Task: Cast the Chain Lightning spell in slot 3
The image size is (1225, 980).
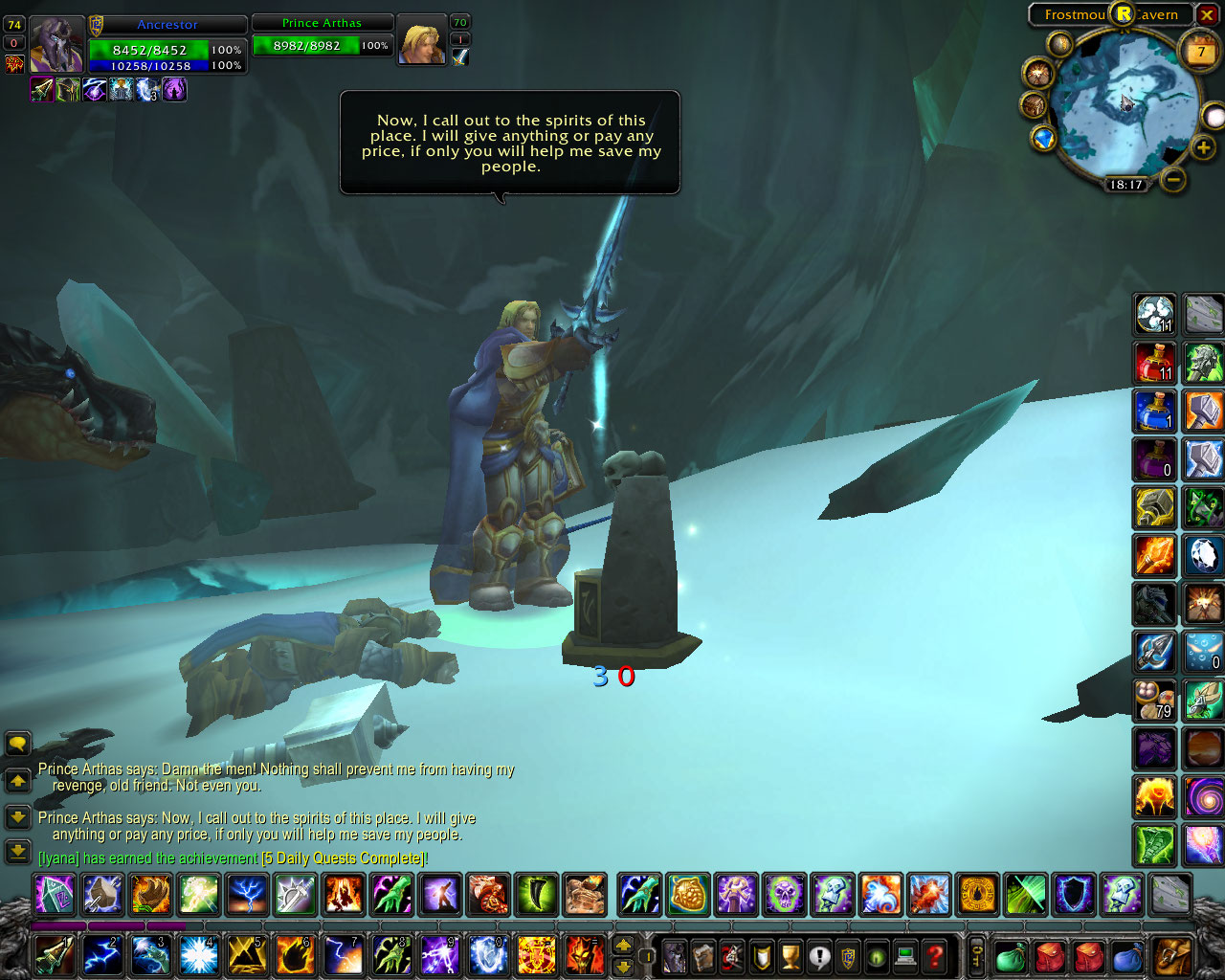Action: (151, 955)
